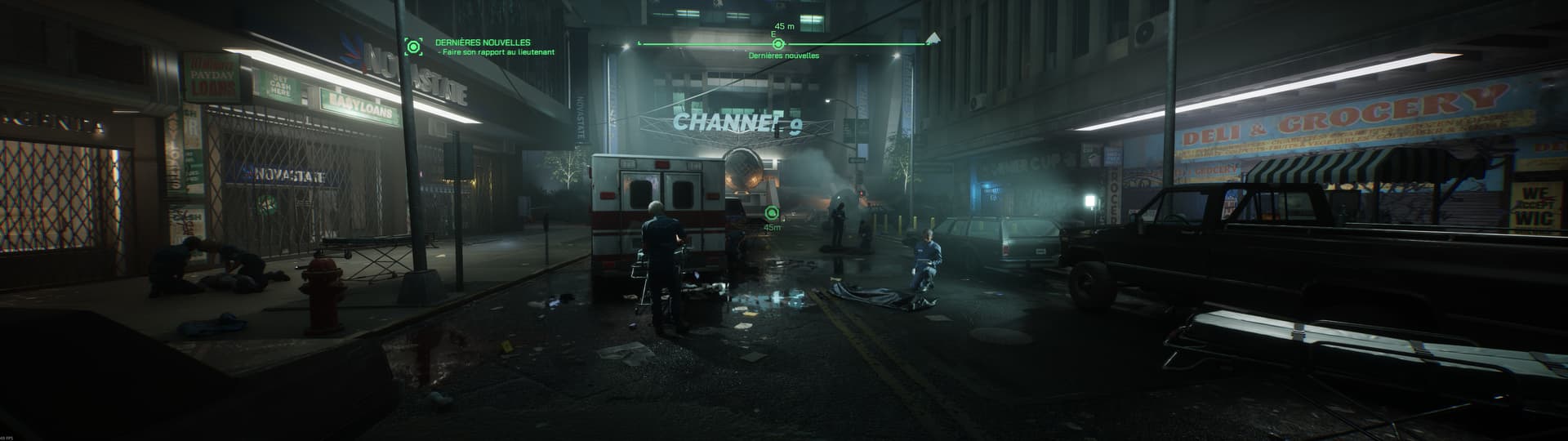Click the Dernières Nouvelles objective tracker icon
Screen dimensions: 1568x441
click(414, 47)
